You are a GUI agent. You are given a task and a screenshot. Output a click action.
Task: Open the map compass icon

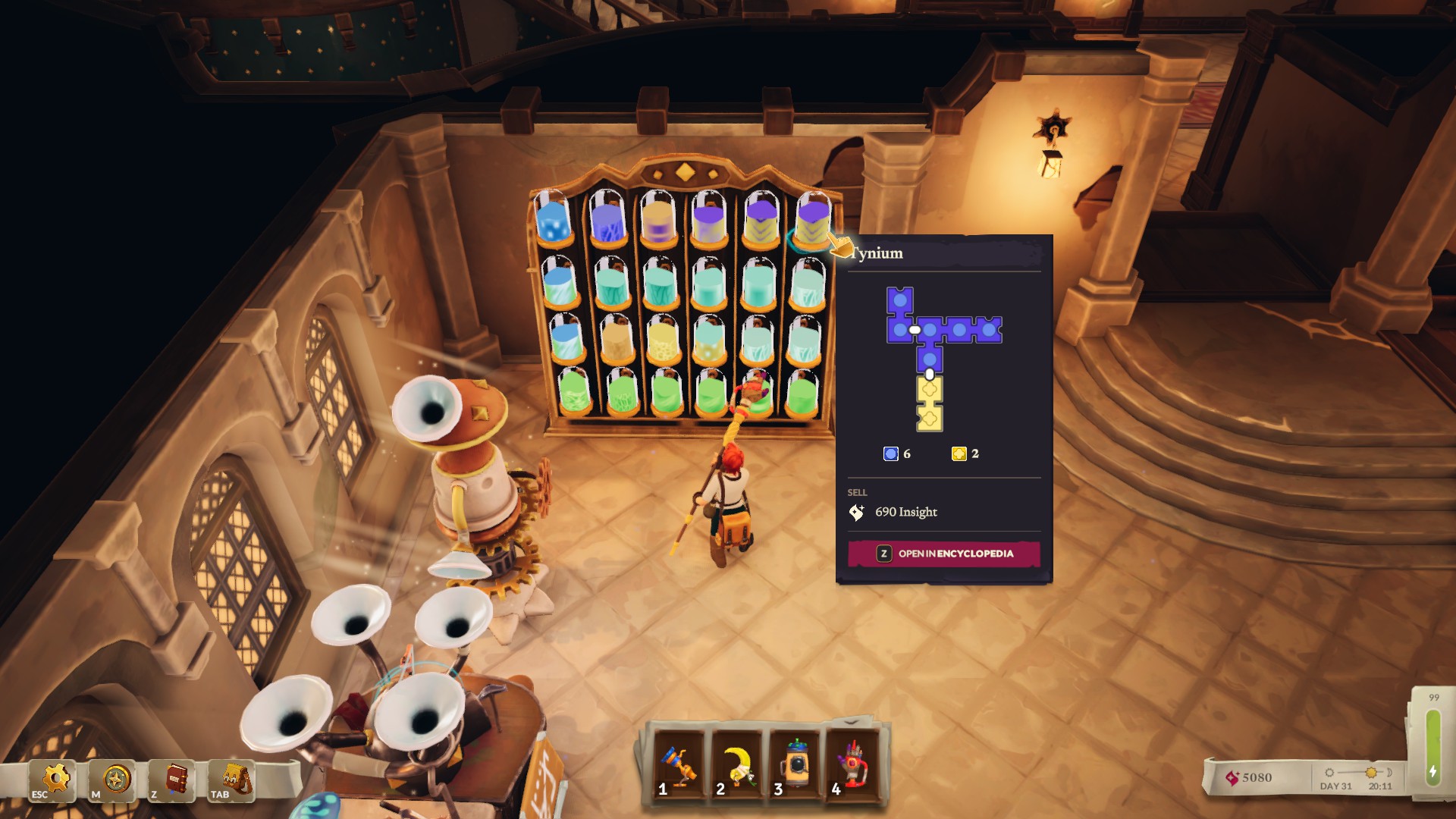pyautogui.click(x=115, y=780)
